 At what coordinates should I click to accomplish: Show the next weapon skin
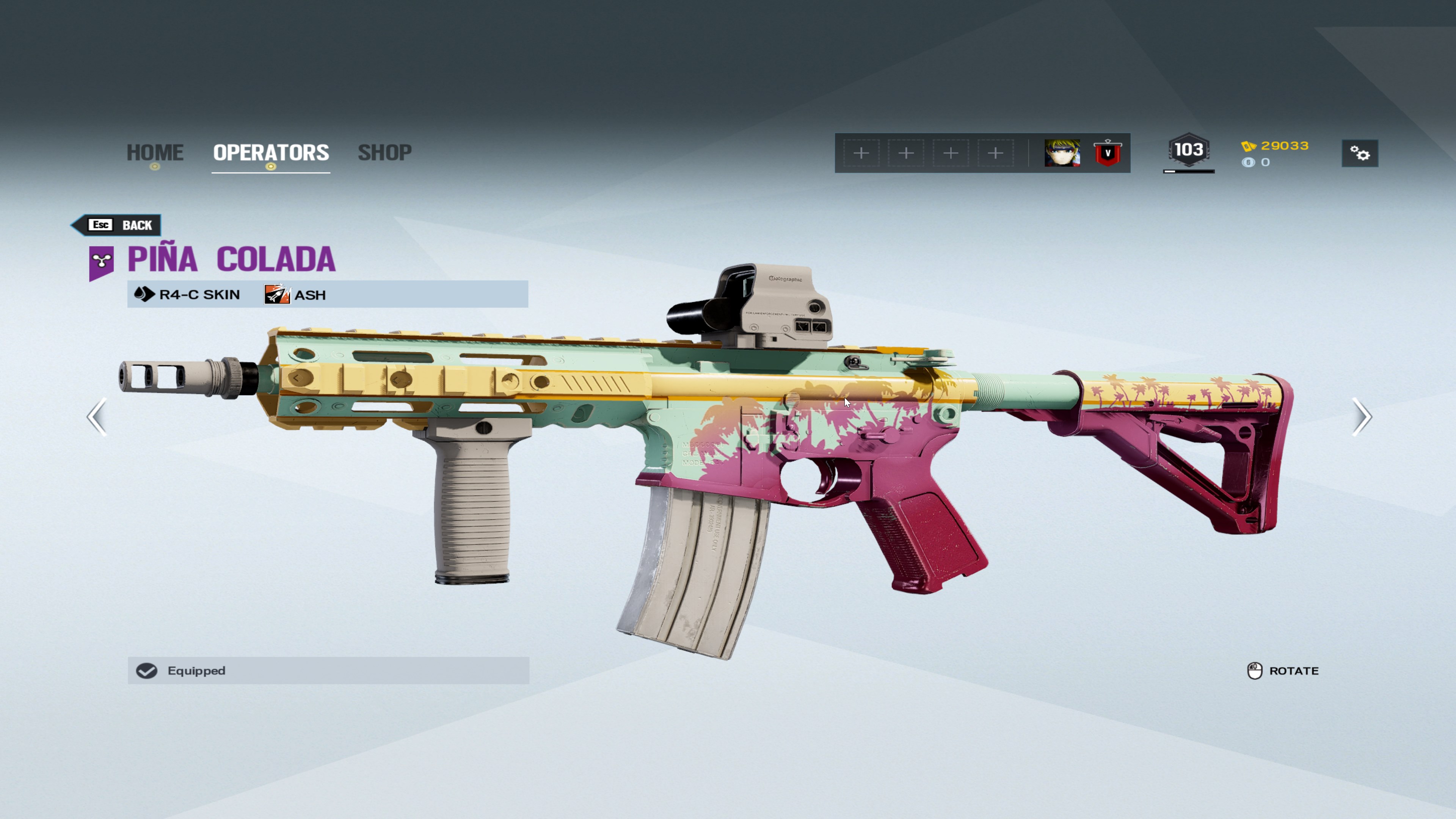click(x=1361, y=417)
